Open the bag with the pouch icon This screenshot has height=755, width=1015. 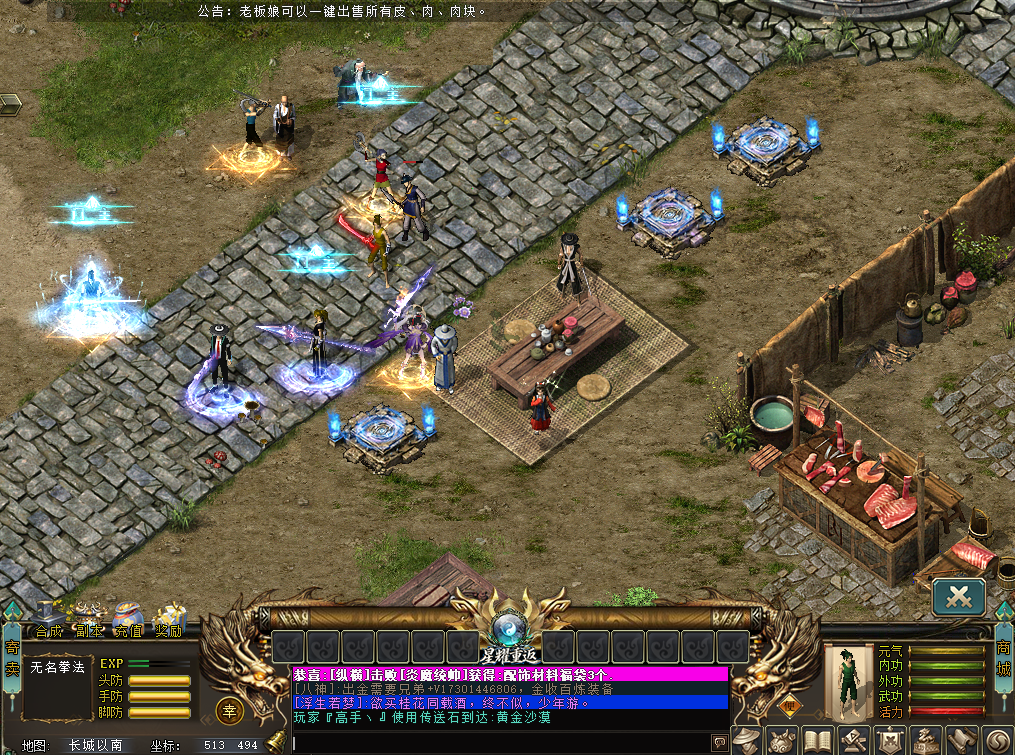pos(783,741)
